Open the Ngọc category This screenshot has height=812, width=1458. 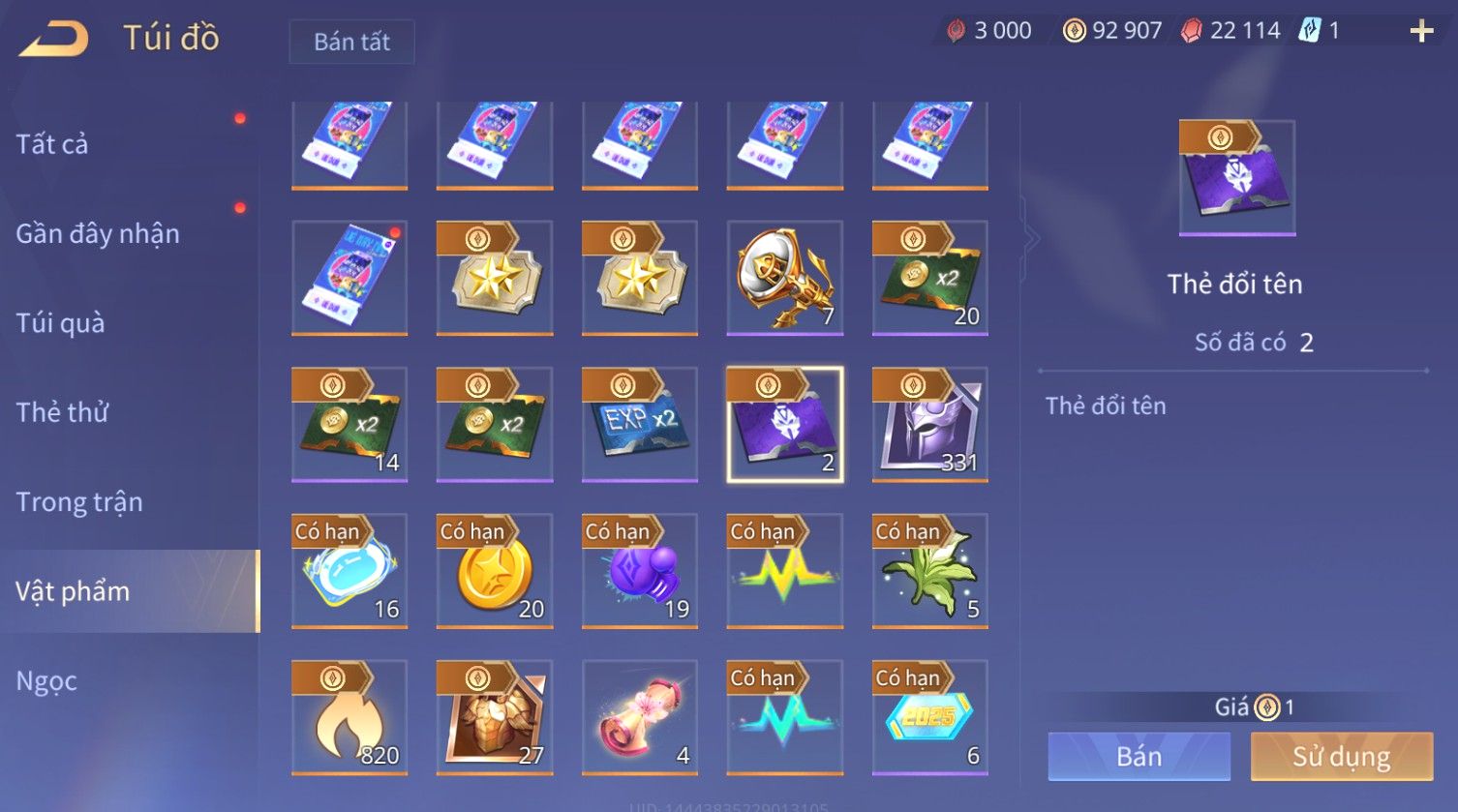click(46, 681)
